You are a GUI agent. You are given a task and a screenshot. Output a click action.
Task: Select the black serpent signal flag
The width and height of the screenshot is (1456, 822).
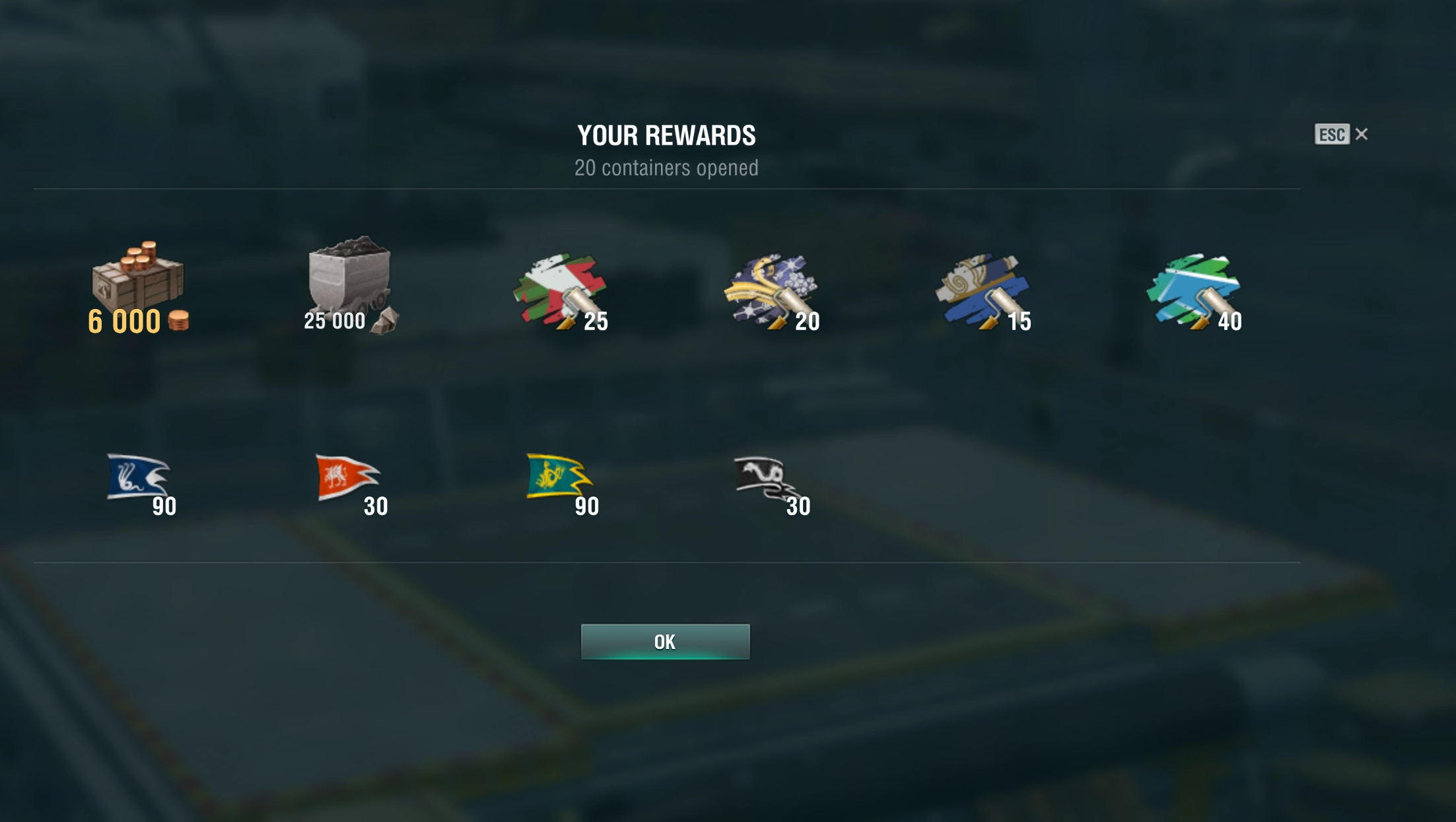(x=766, y=478)
